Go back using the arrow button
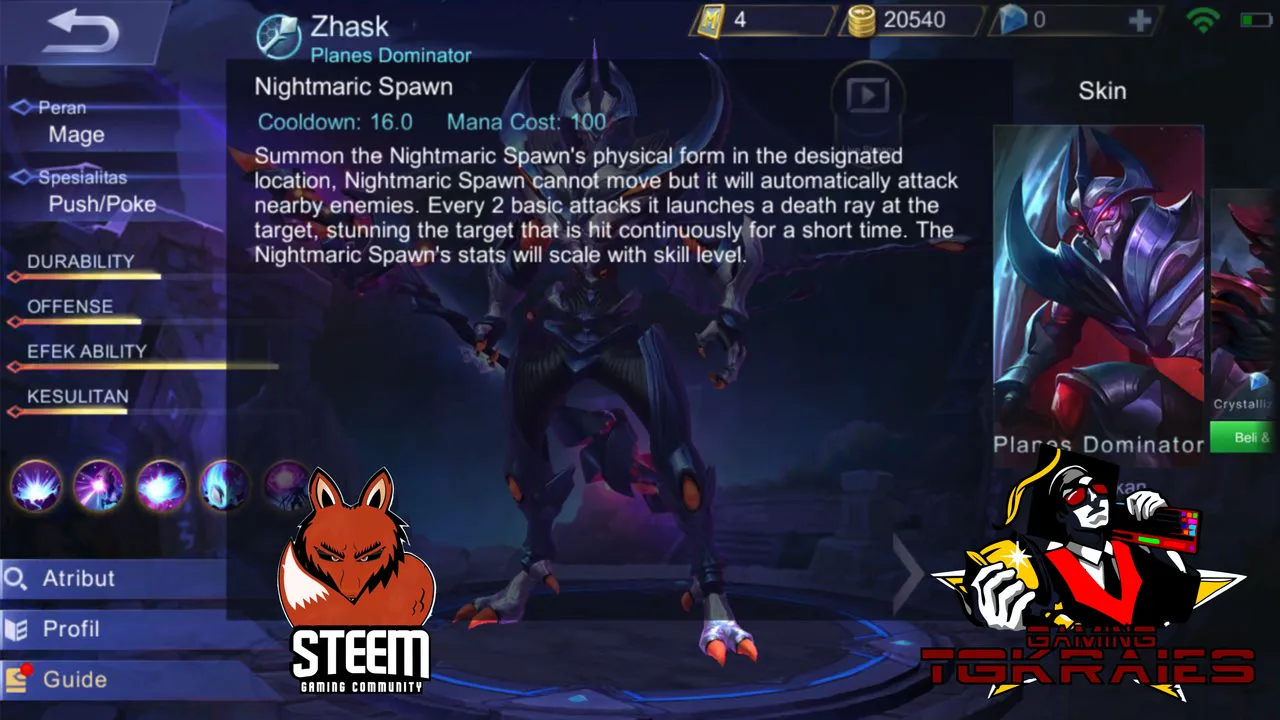Image resolution: width=1280 pixels, height=720 pixels. coord(82,32)
